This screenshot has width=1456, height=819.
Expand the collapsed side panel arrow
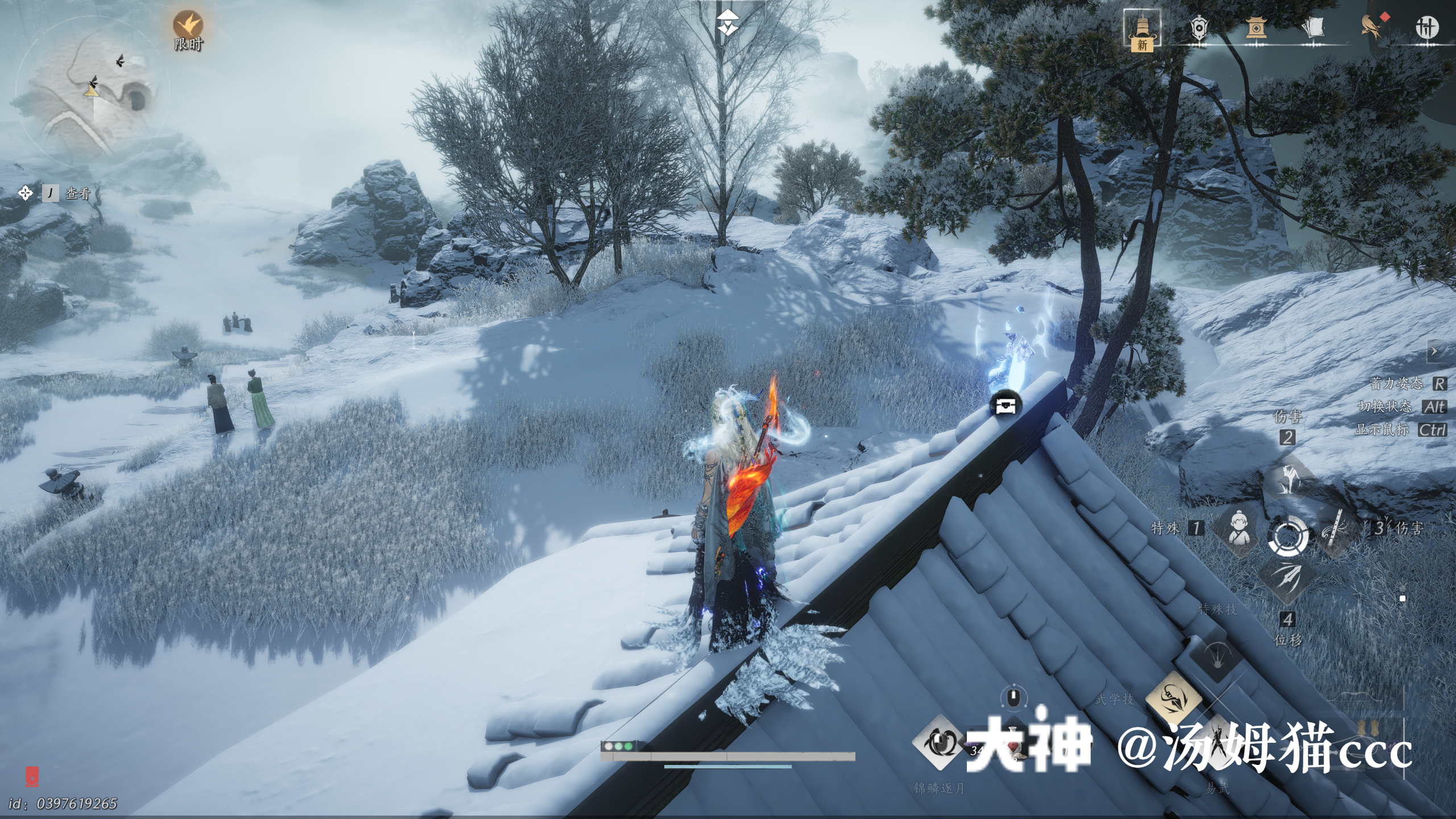[x=1434, y=351]
